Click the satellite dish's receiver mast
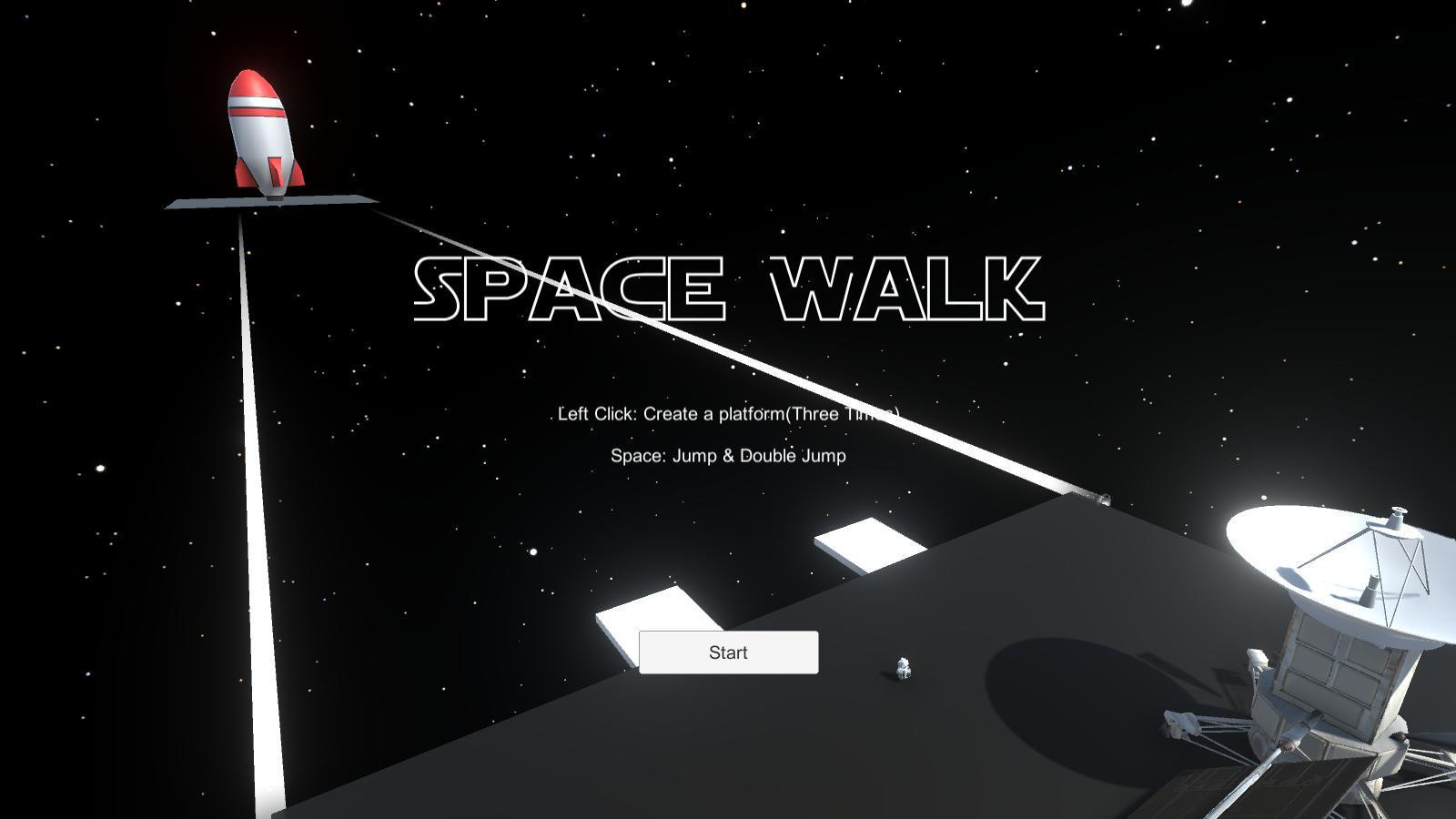 point(1397,519)
